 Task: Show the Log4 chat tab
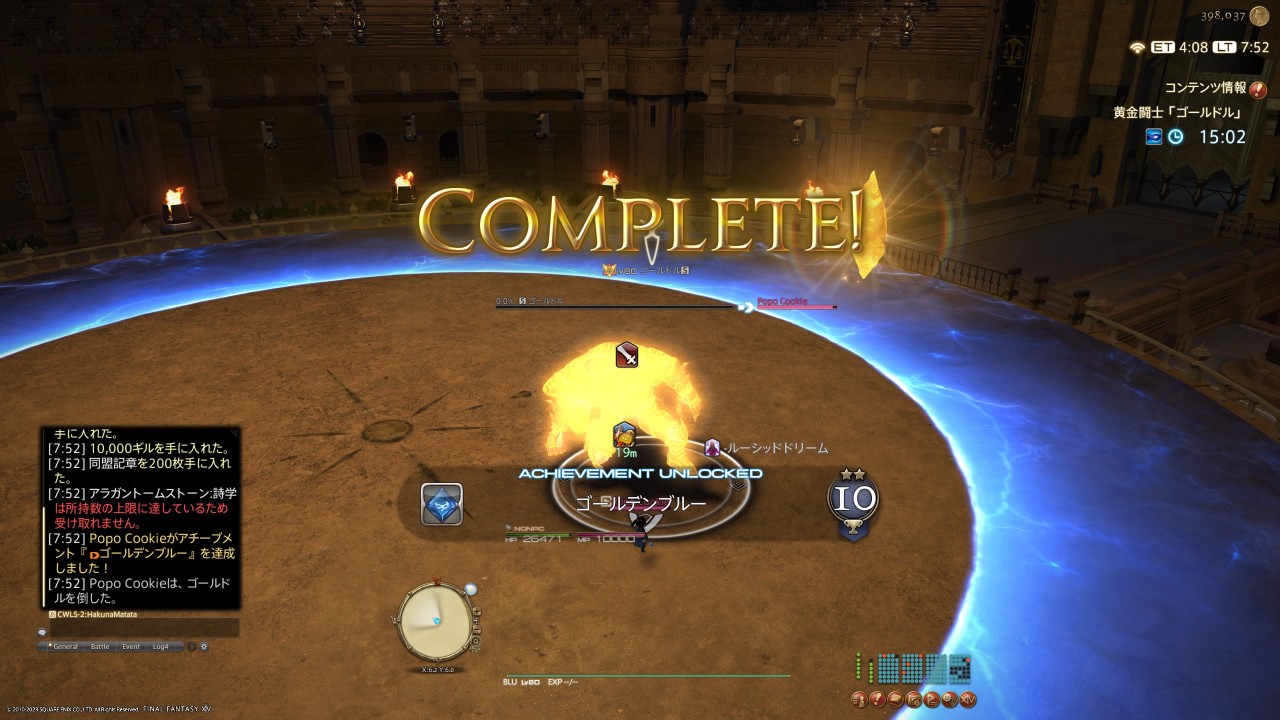click(161, 647)
